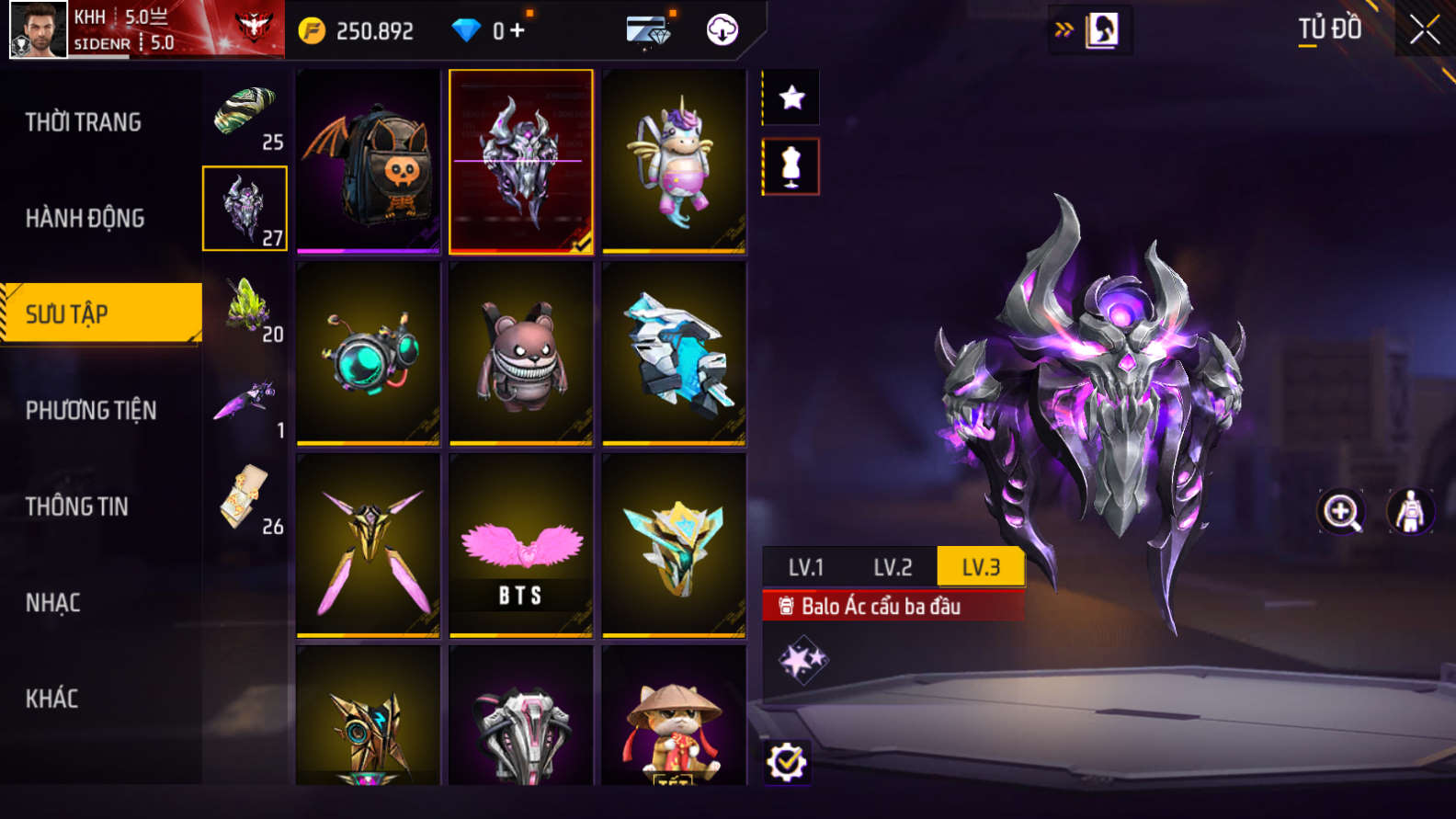Close the Tủ Đồ wardrobe screen
The height and width of the screenshot is (819, 1456).
(x=1424, y=30)
